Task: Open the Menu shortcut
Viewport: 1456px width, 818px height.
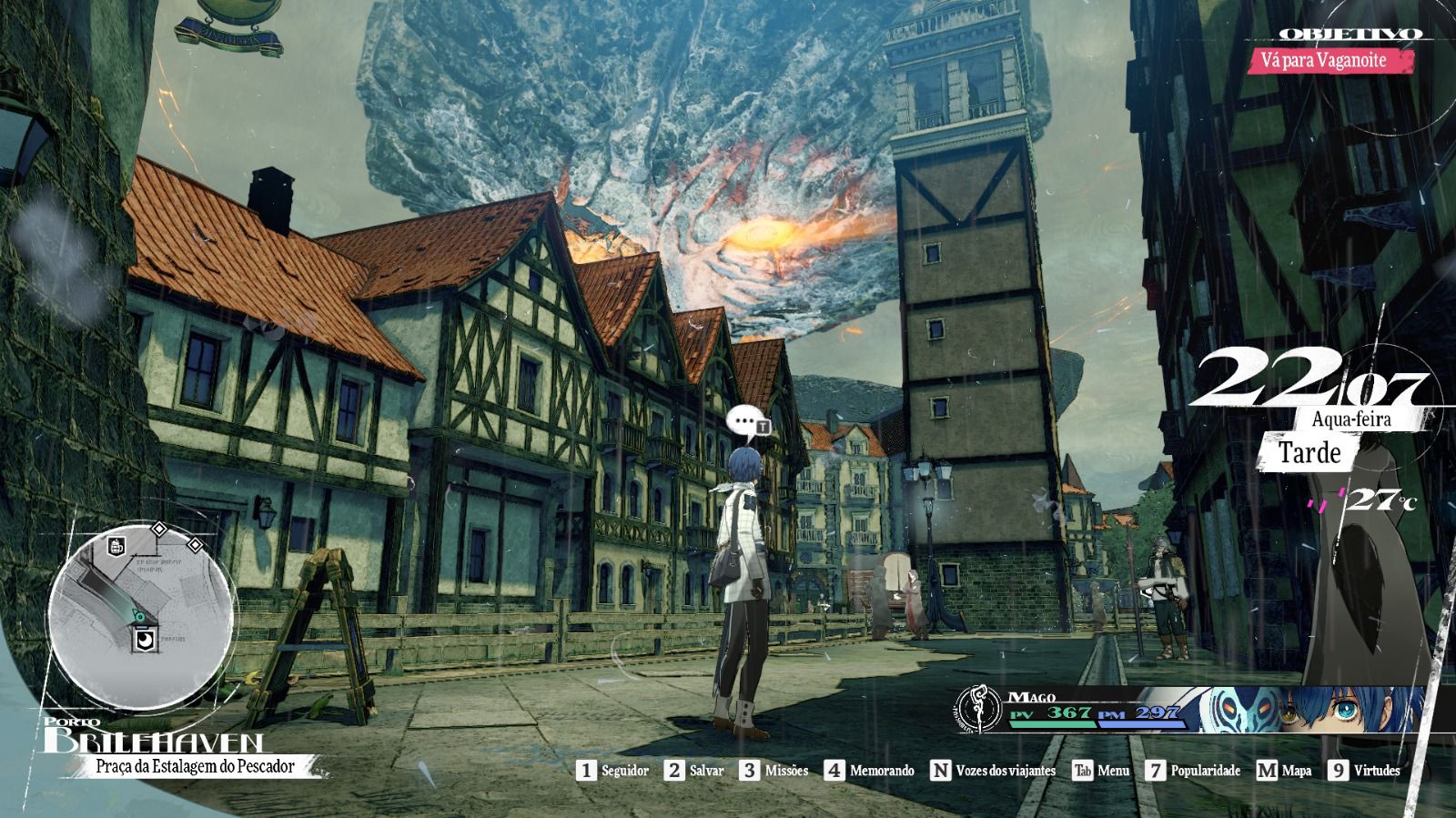Action: click(1101, 771)
